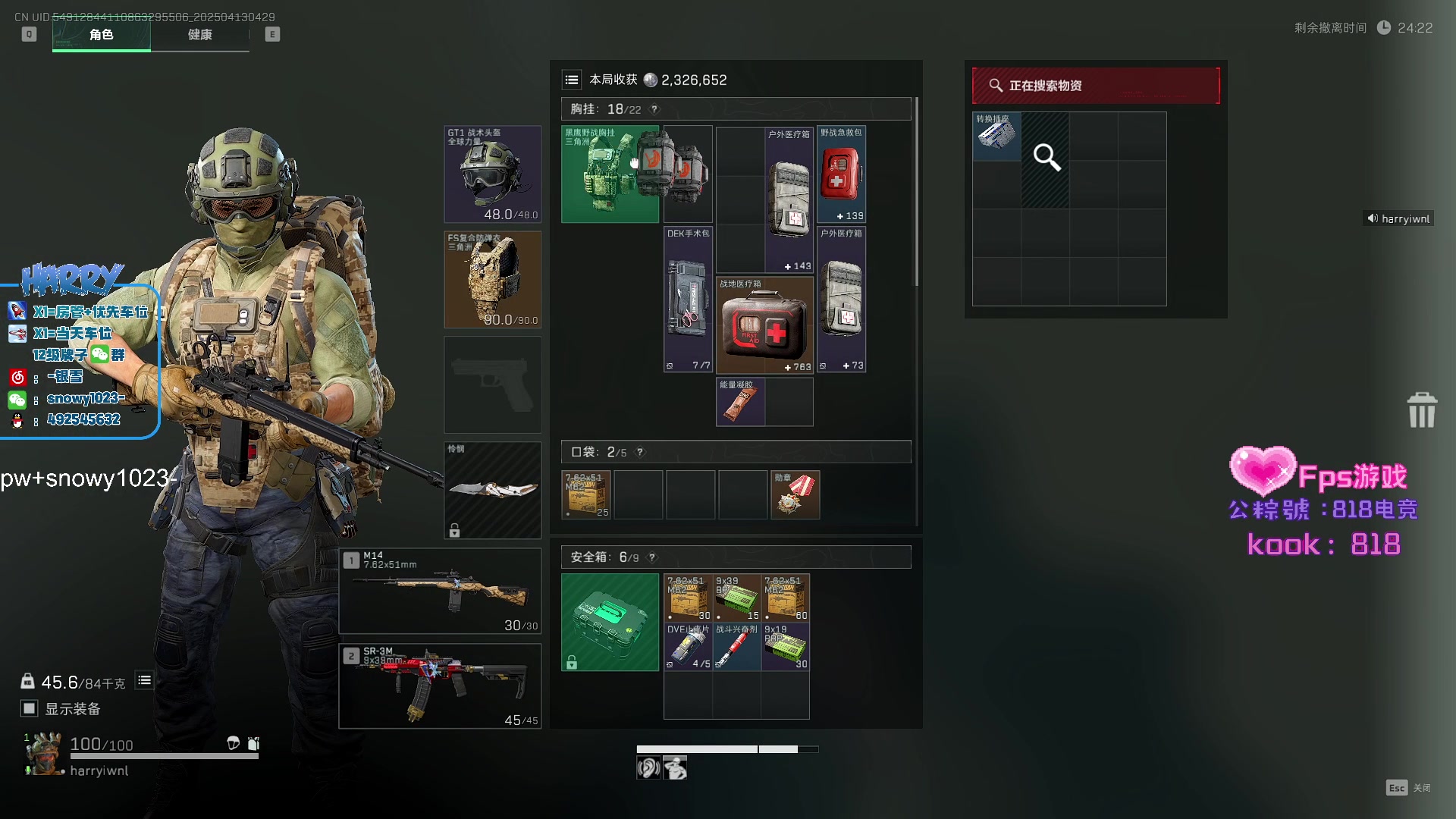Take the 转换插座 item from loot container
The image size is (1456, 819).
(x=996, y=136)
